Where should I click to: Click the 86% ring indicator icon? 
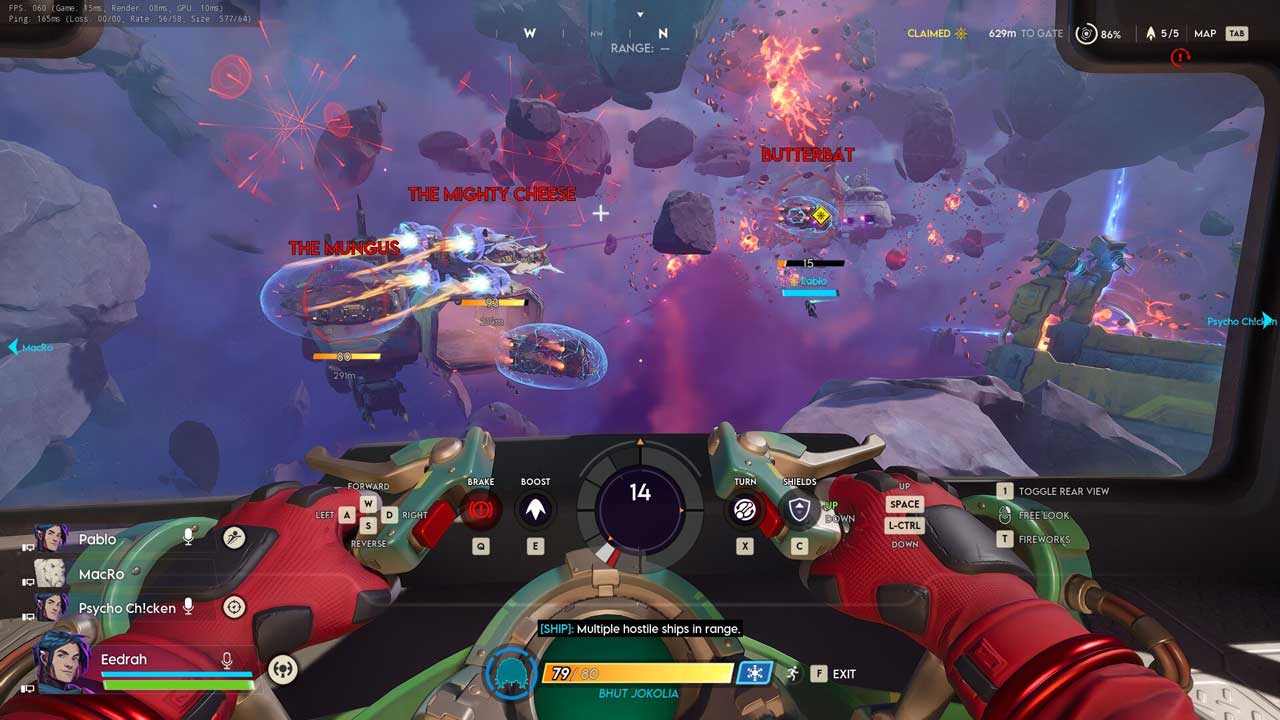click(x=1085, y=34)
